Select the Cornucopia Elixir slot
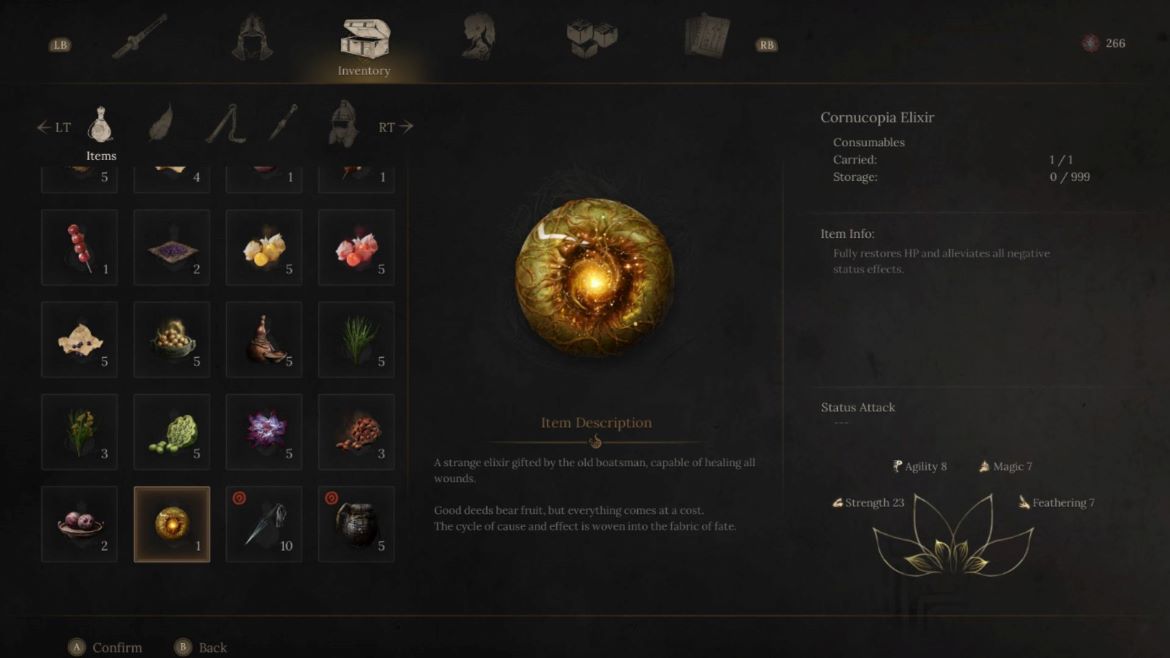1170x658 pixels. [171, 524]
